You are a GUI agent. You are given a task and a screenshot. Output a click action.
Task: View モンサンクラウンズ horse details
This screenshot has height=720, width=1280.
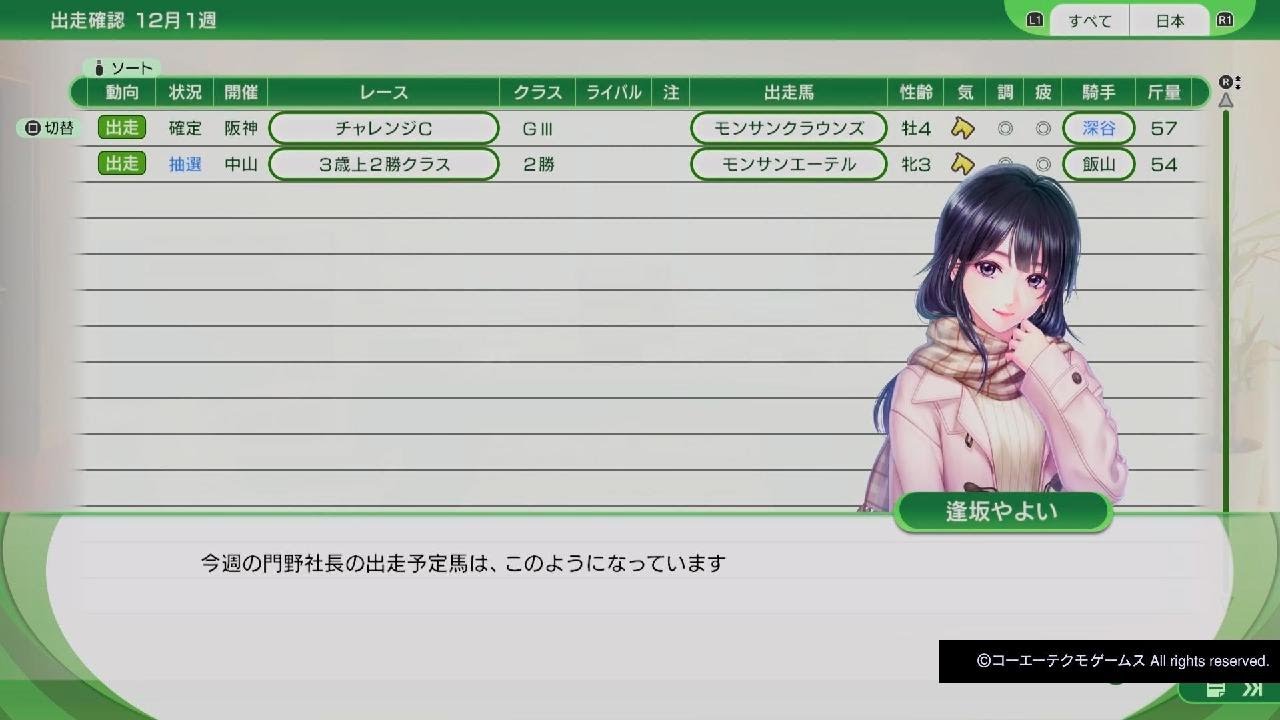(x=787, y=128)
